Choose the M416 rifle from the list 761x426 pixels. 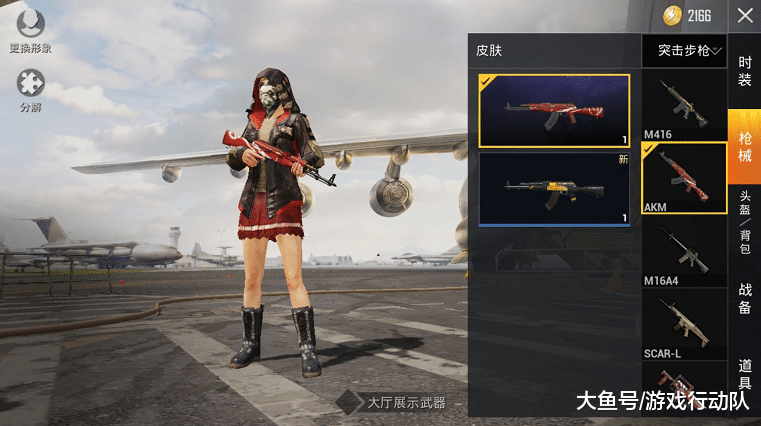(x=684, y=105)
